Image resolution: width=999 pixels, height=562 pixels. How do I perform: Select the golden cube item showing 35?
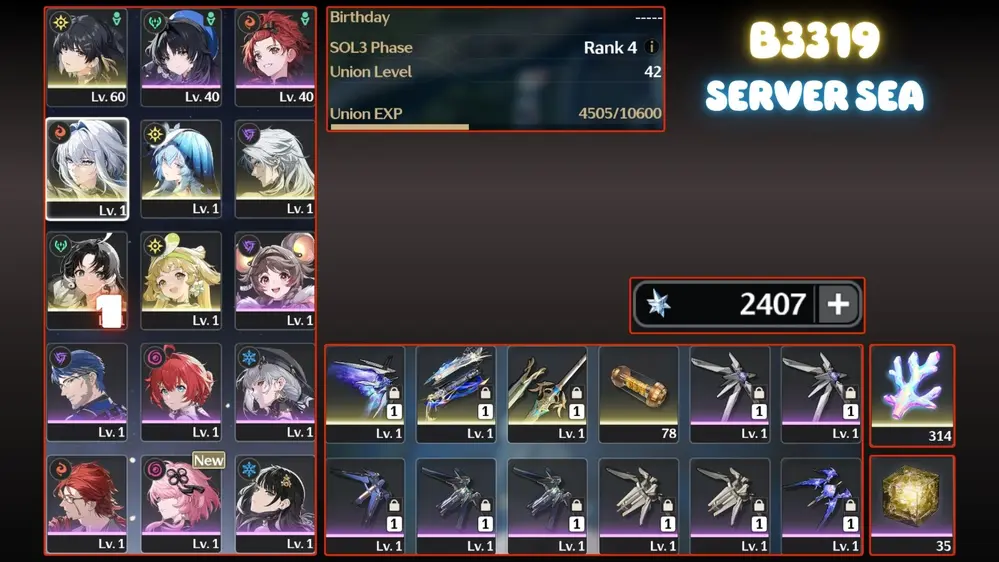[x=912, y=505]
